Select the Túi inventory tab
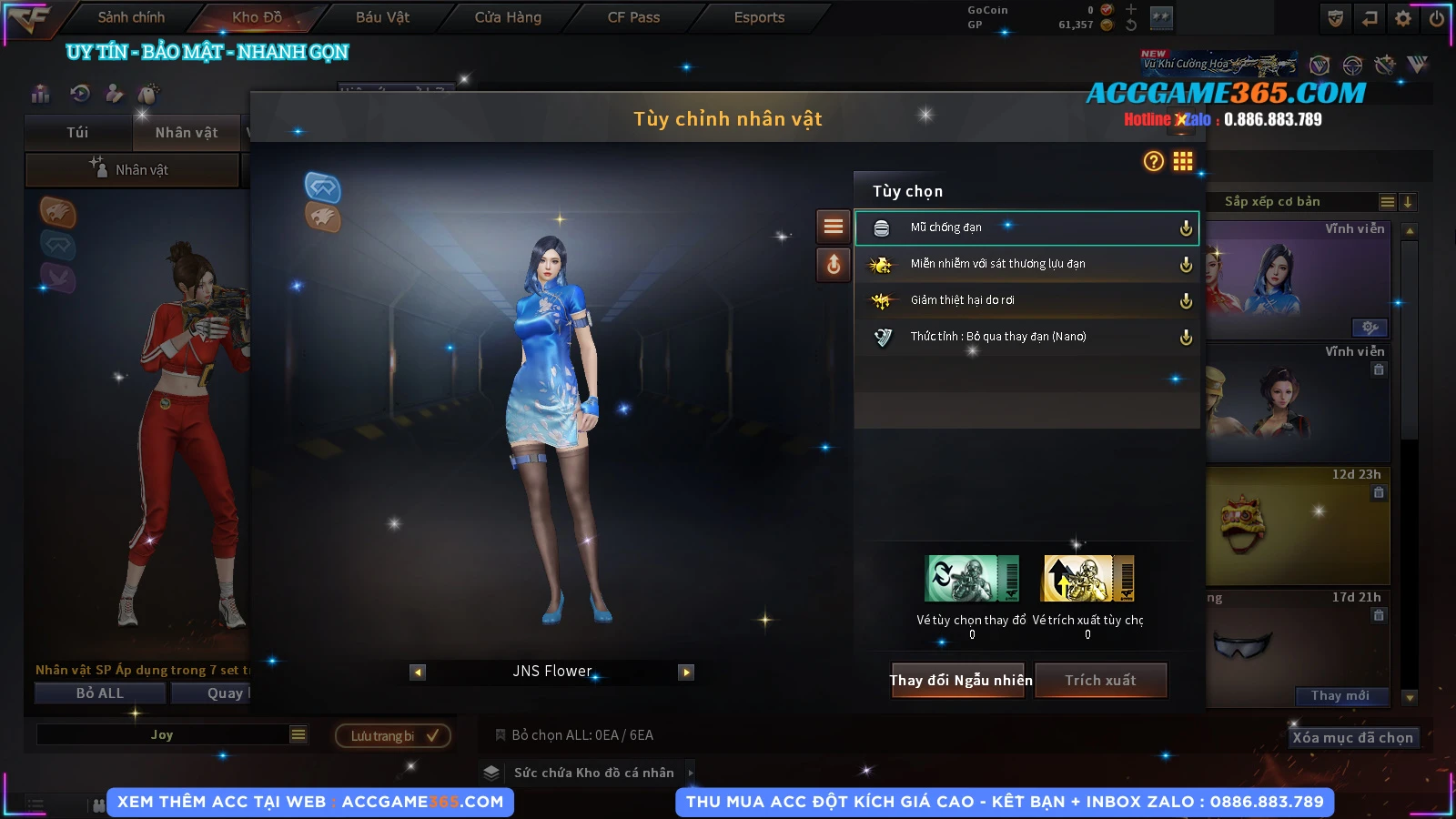 77,133
